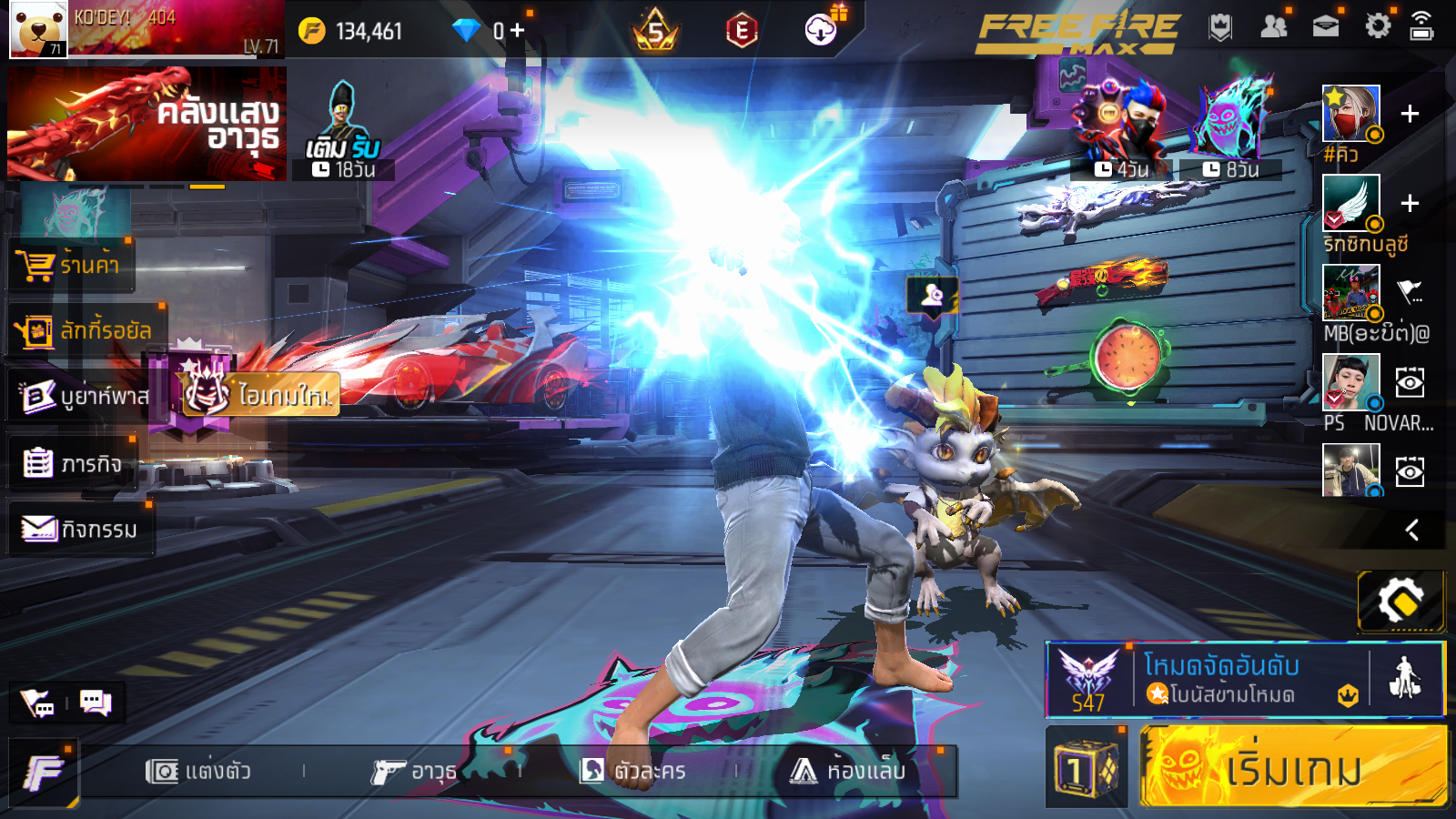Viewport: 1456px width, 819px height.
Task: Open the friends icon in top bar
Action: [x=1273, y=26]
